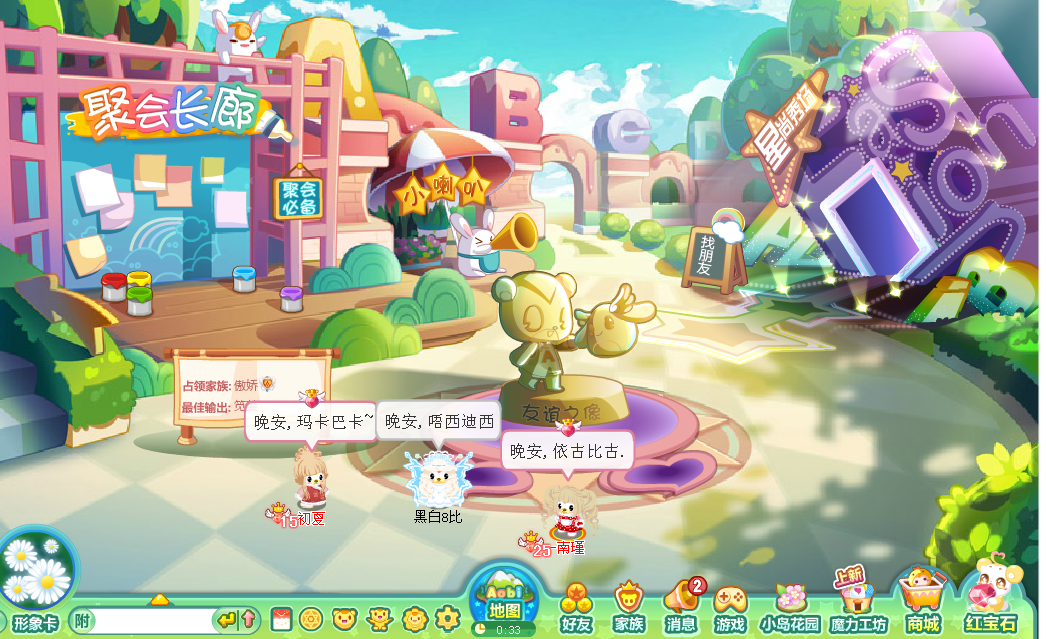Go to 小岛花园 island garden
Screen dimensions: 1046x639
(x=790, y=608)
